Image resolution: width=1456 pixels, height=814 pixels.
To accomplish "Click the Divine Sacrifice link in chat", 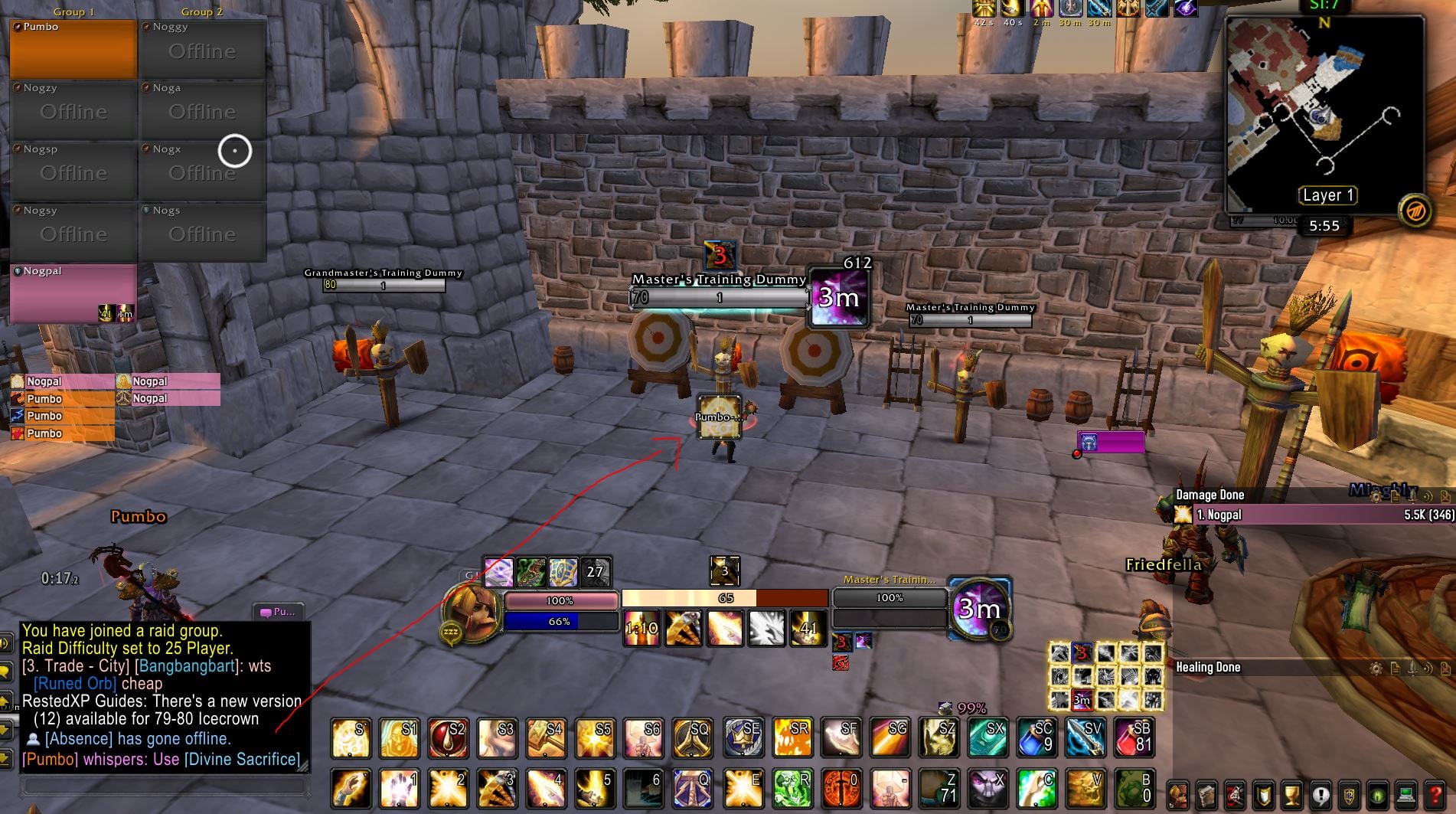I will pyautogui.click(x=243, y=759).
